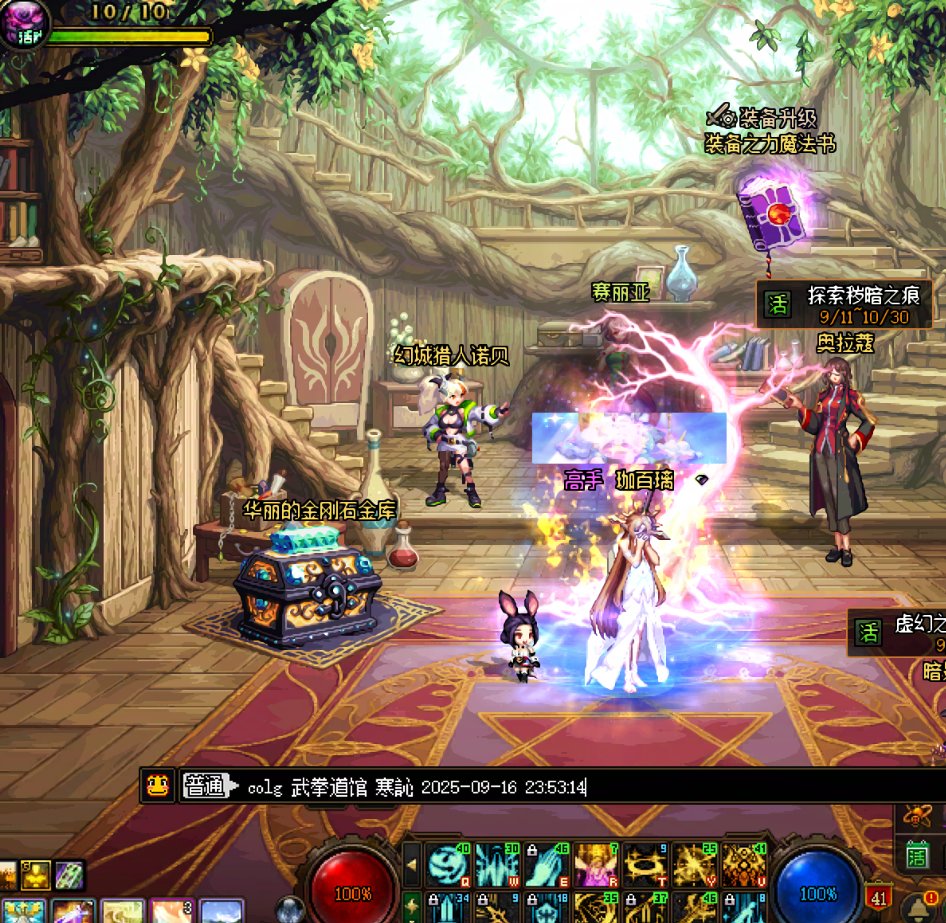Open the 探索秽暗之痕 event banner
Screen dimensions: 946x923
(844, 304)
